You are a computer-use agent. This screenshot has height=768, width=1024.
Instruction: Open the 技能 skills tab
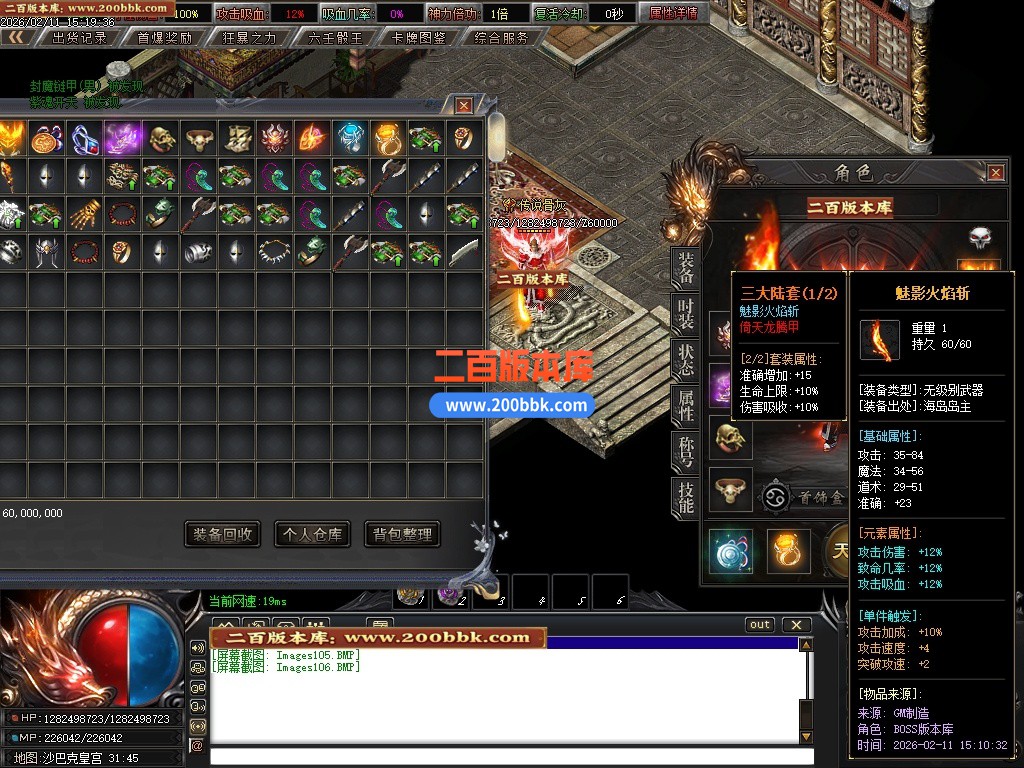pos(686,497)
